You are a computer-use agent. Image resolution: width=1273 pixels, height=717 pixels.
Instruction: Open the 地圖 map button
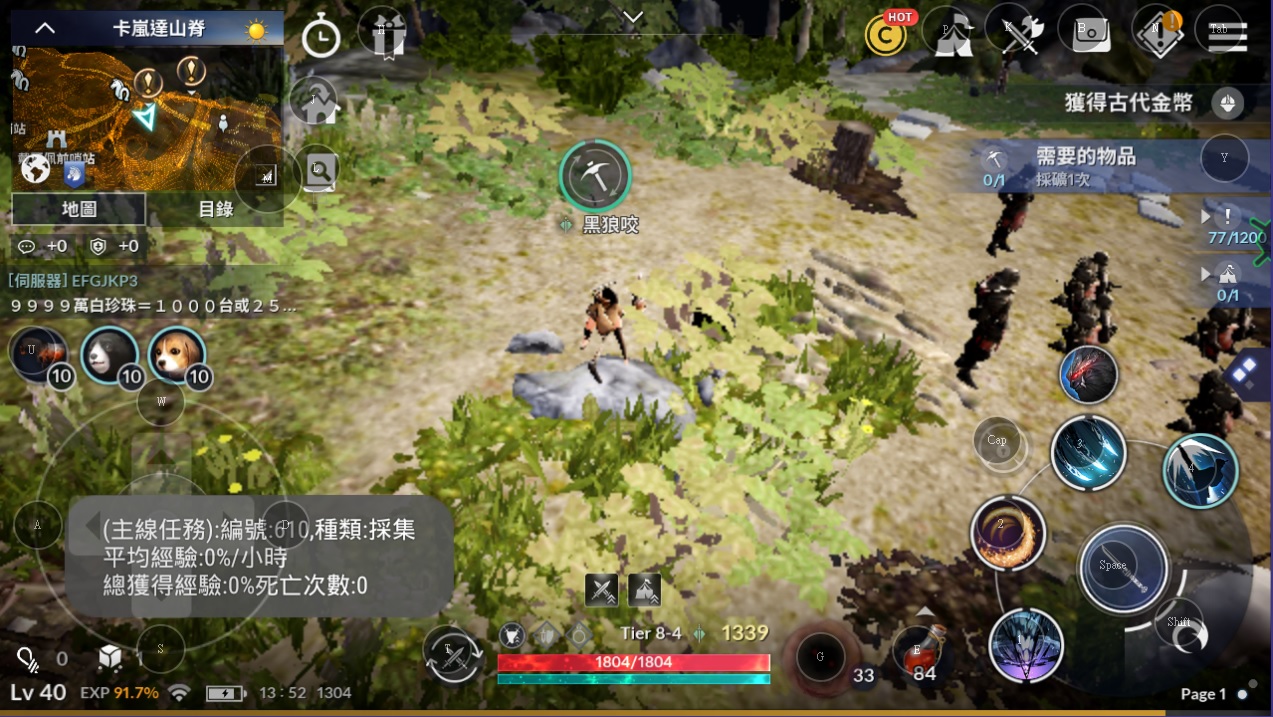point(79,209)
